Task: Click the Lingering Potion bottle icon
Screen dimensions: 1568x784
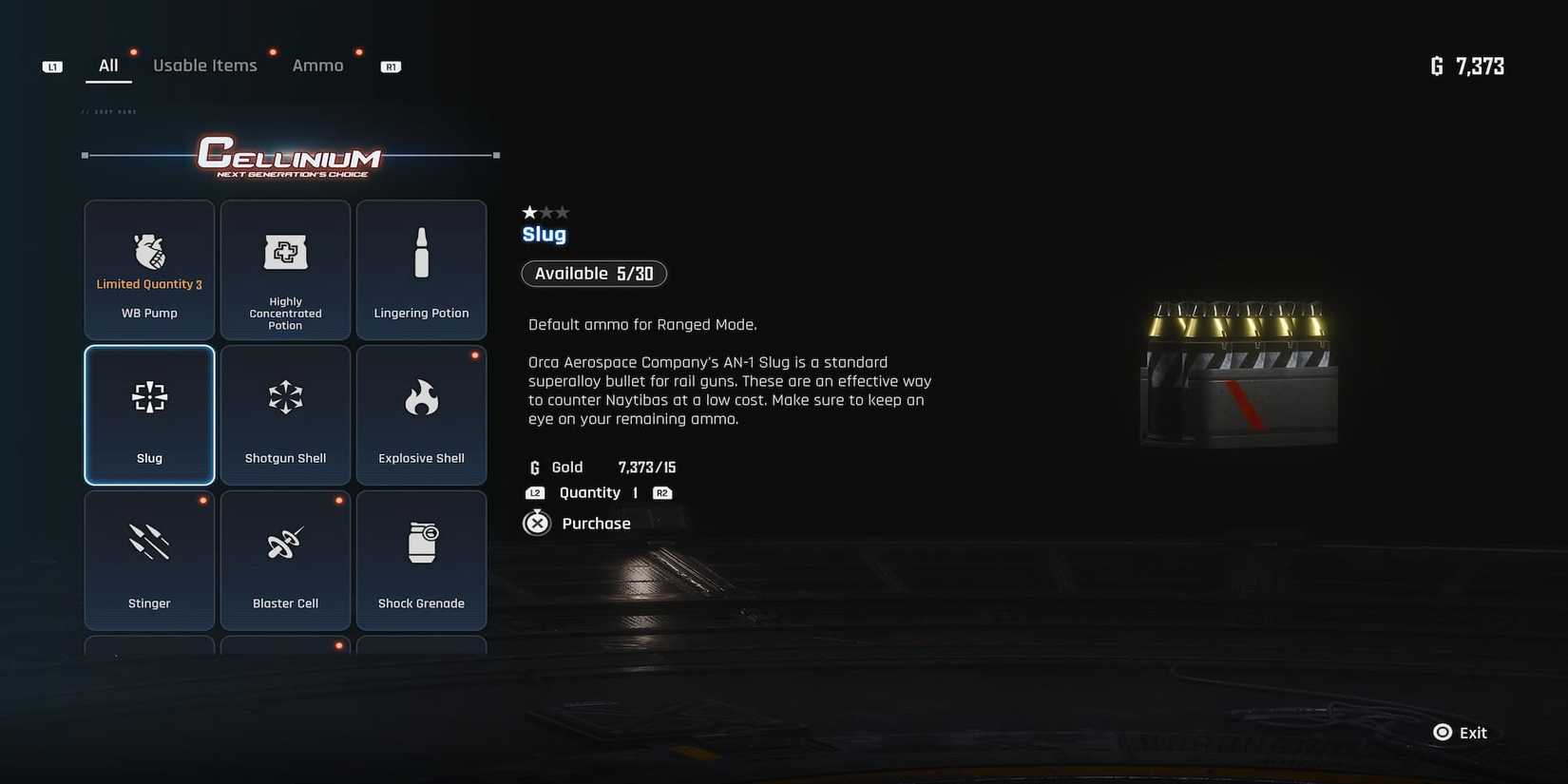Action: coord(421,252)
